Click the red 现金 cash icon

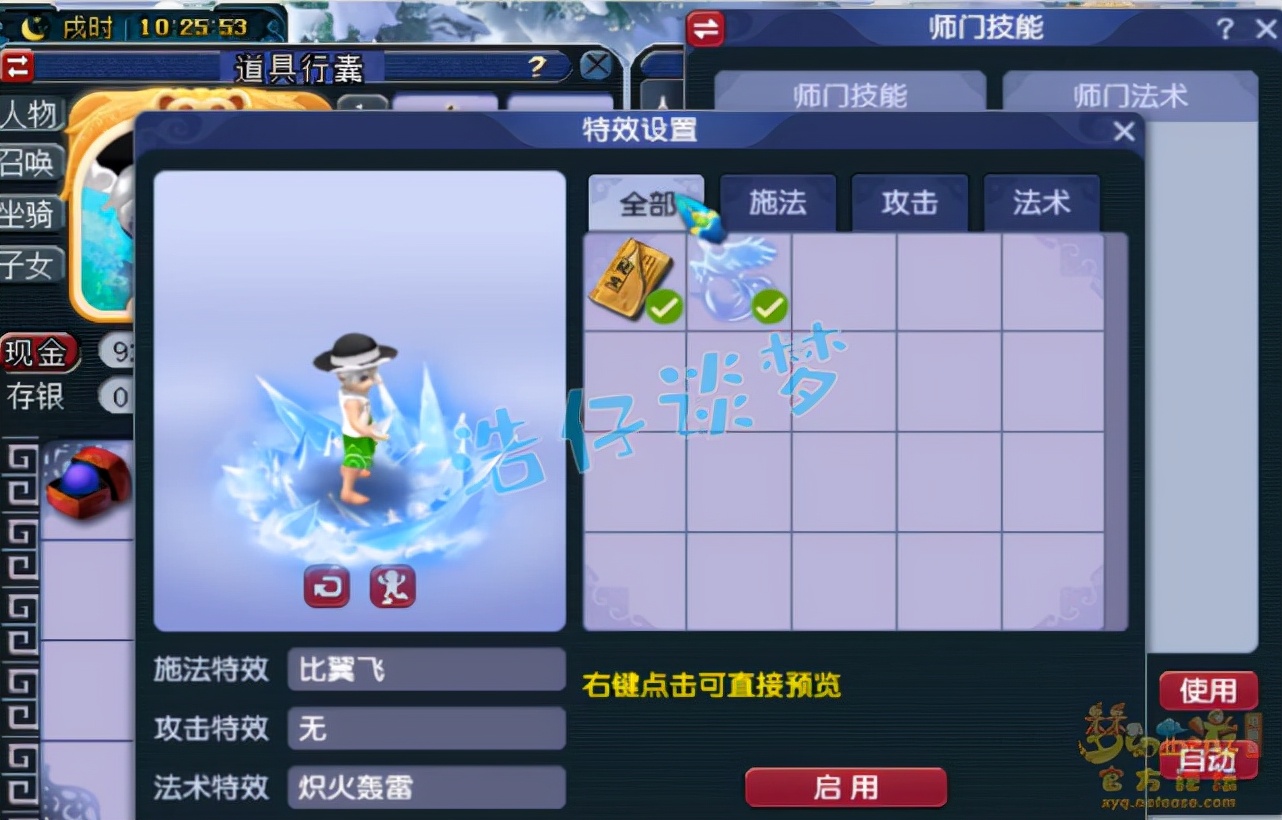pyautogui.click(x=40, y=353)
